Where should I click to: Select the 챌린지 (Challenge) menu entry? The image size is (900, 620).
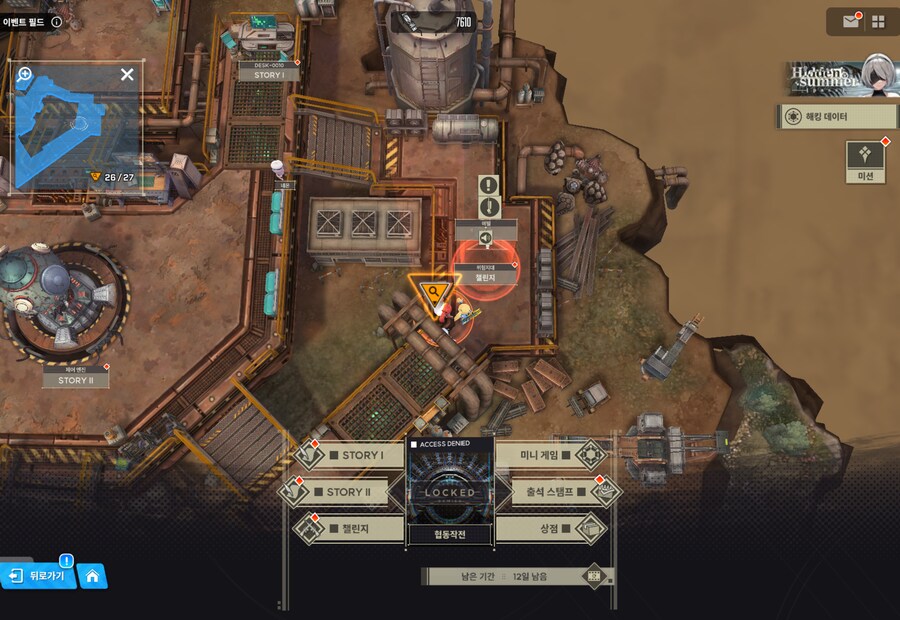pos(345,528)
